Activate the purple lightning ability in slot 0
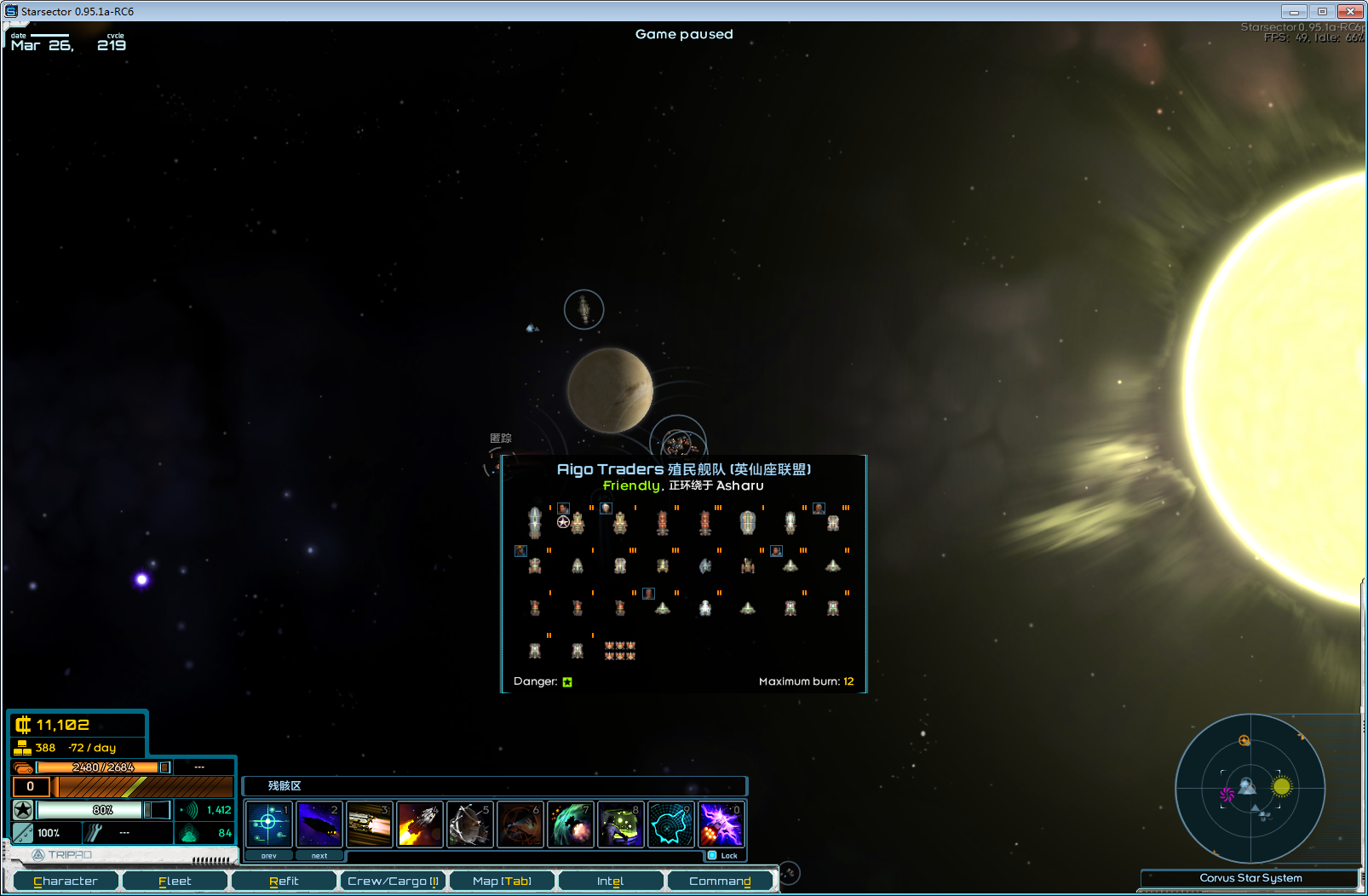The width and height of the screenshot is (1368, 896). 721,824
